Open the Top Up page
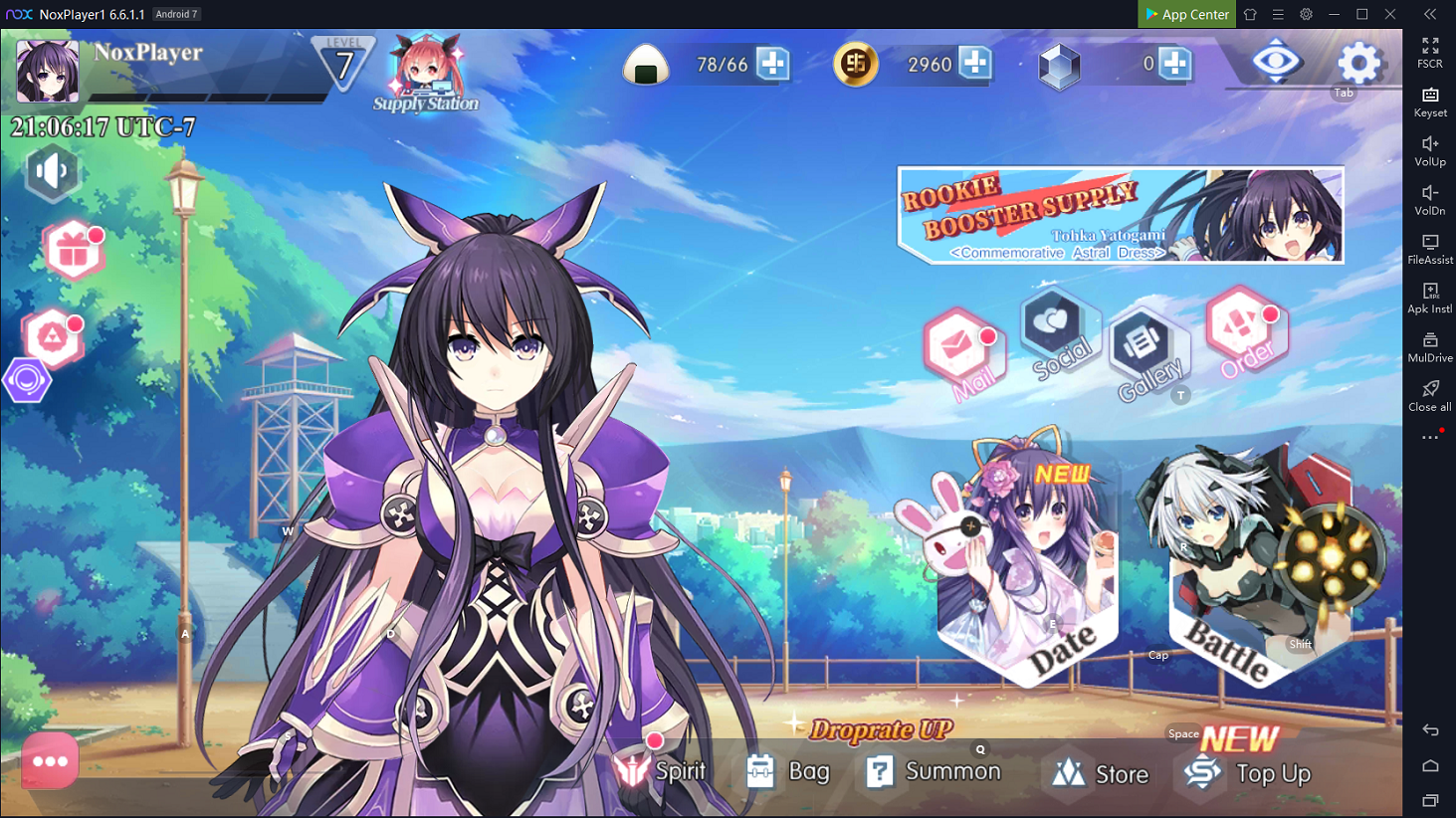The width and height of the screenshot is (1456, 818). coord(1249,773)
